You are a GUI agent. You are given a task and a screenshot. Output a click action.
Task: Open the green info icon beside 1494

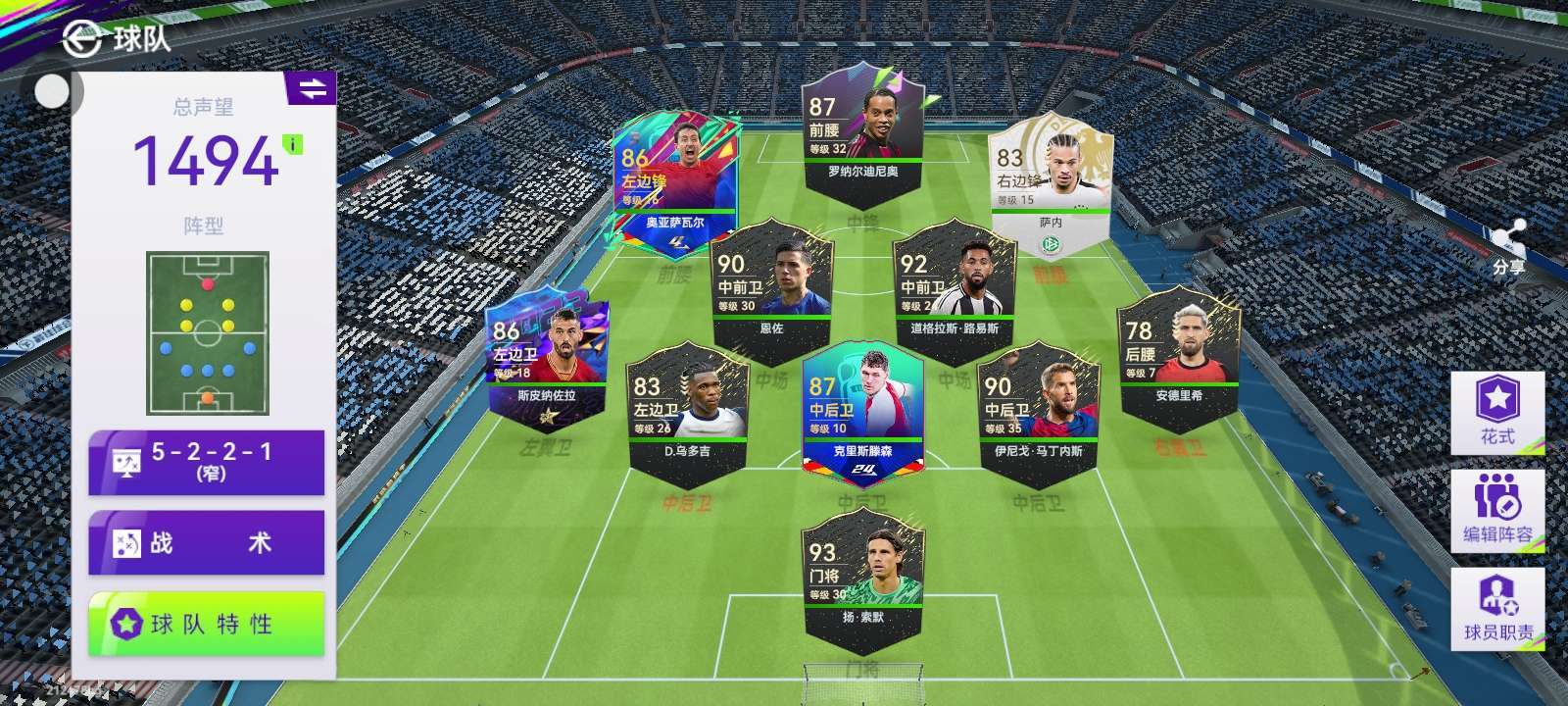point(292,145)
